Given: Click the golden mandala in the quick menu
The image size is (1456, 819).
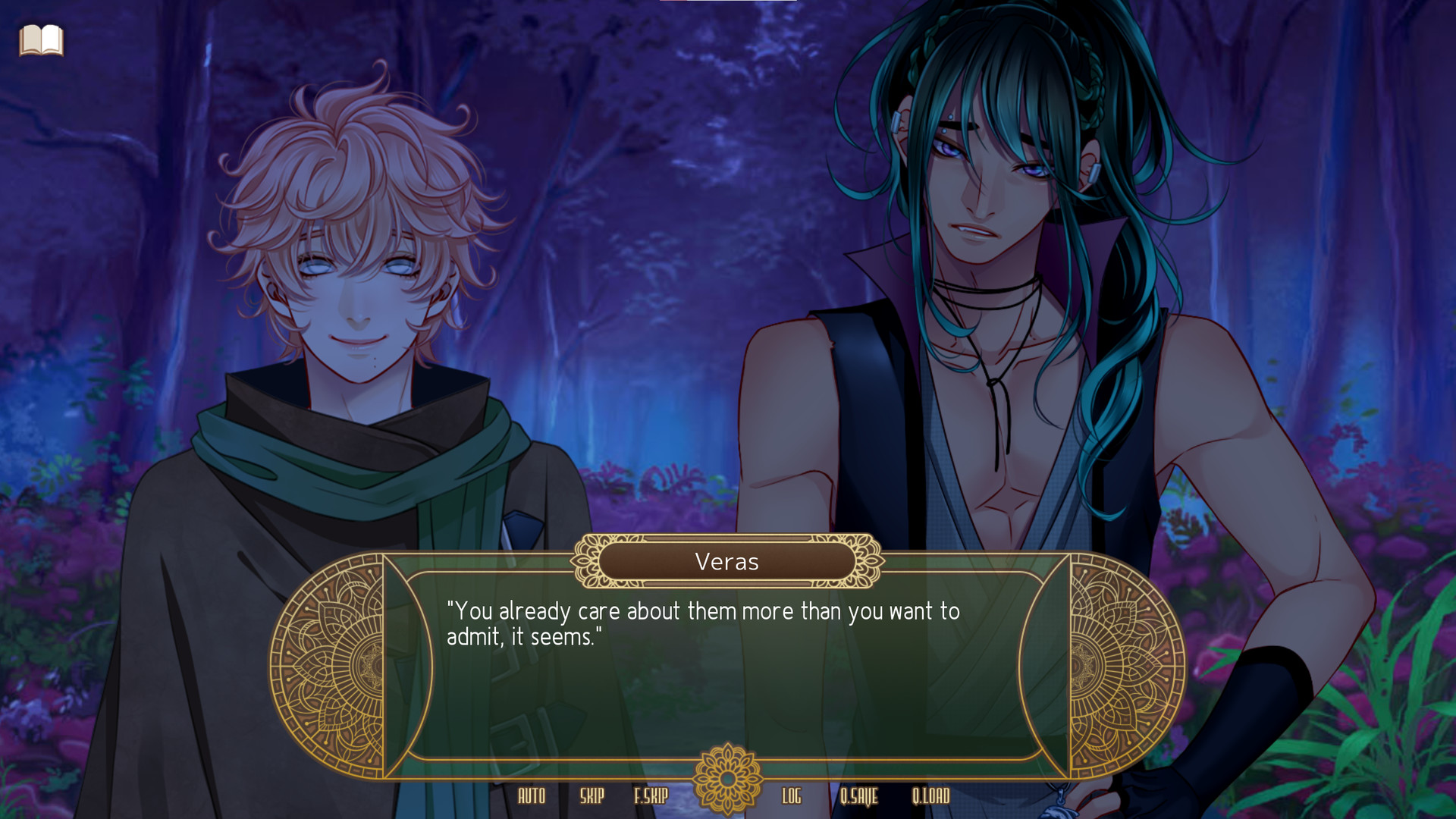Looking at the screenshot, I should tap(727, 780).
